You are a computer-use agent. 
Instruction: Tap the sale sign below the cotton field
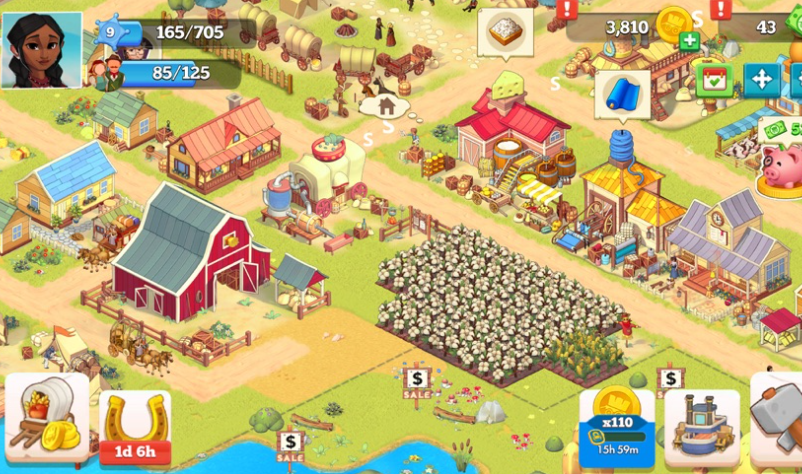(x=417, y=381)
